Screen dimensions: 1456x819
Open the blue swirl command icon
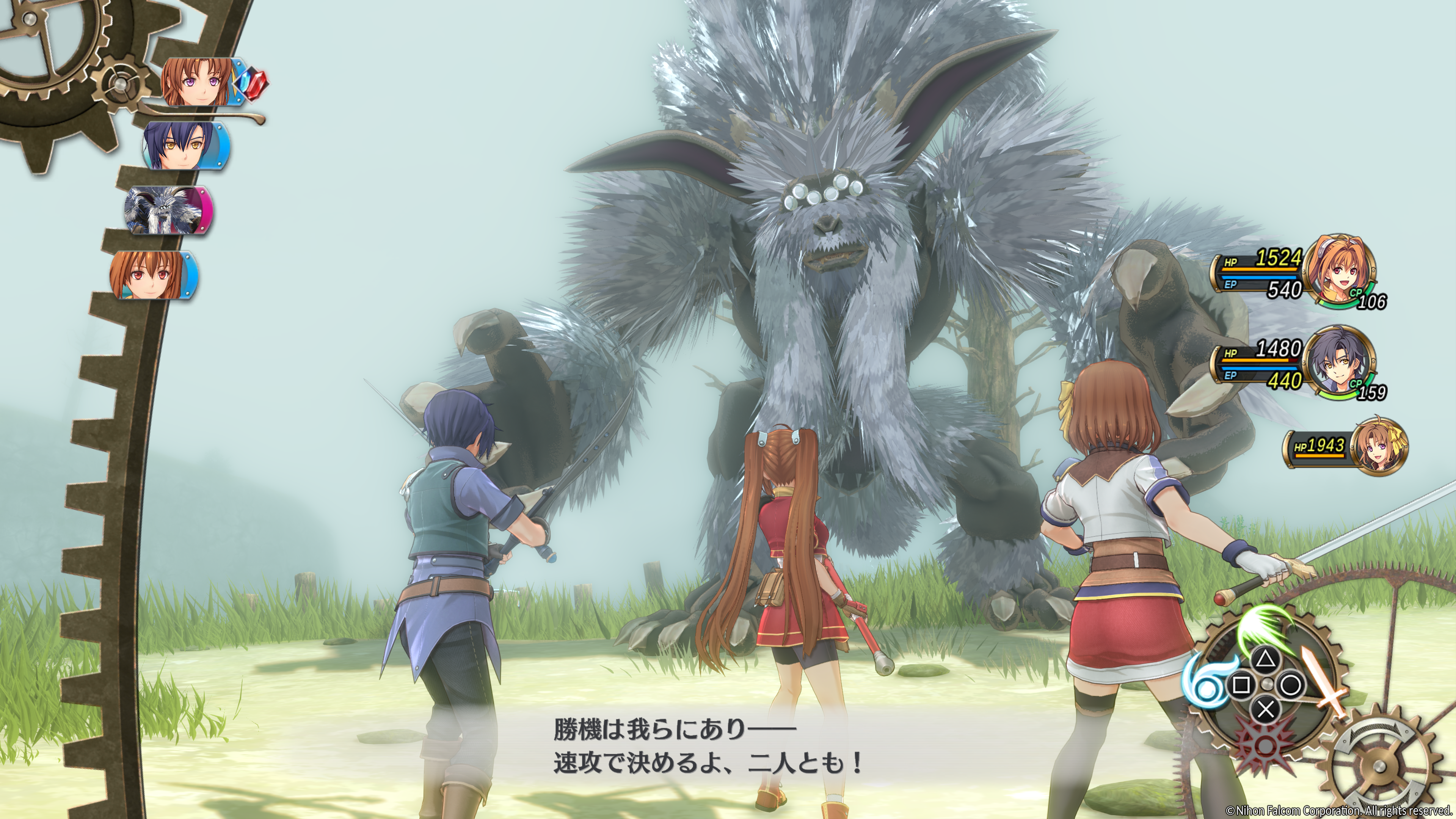coord(1207,681)
